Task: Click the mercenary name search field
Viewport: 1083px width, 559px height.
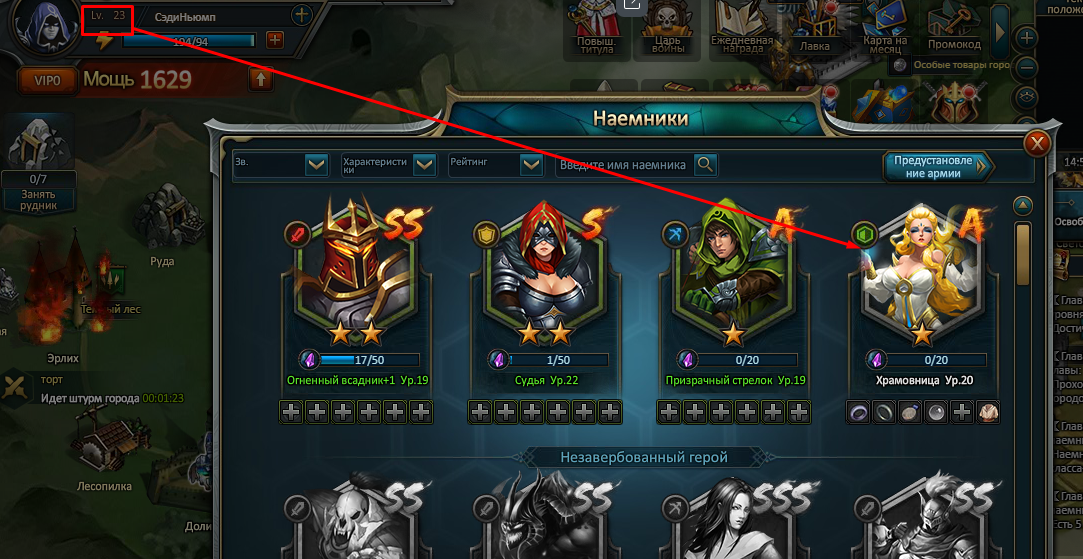Action: pyautogui.click(x=623, y=165)
